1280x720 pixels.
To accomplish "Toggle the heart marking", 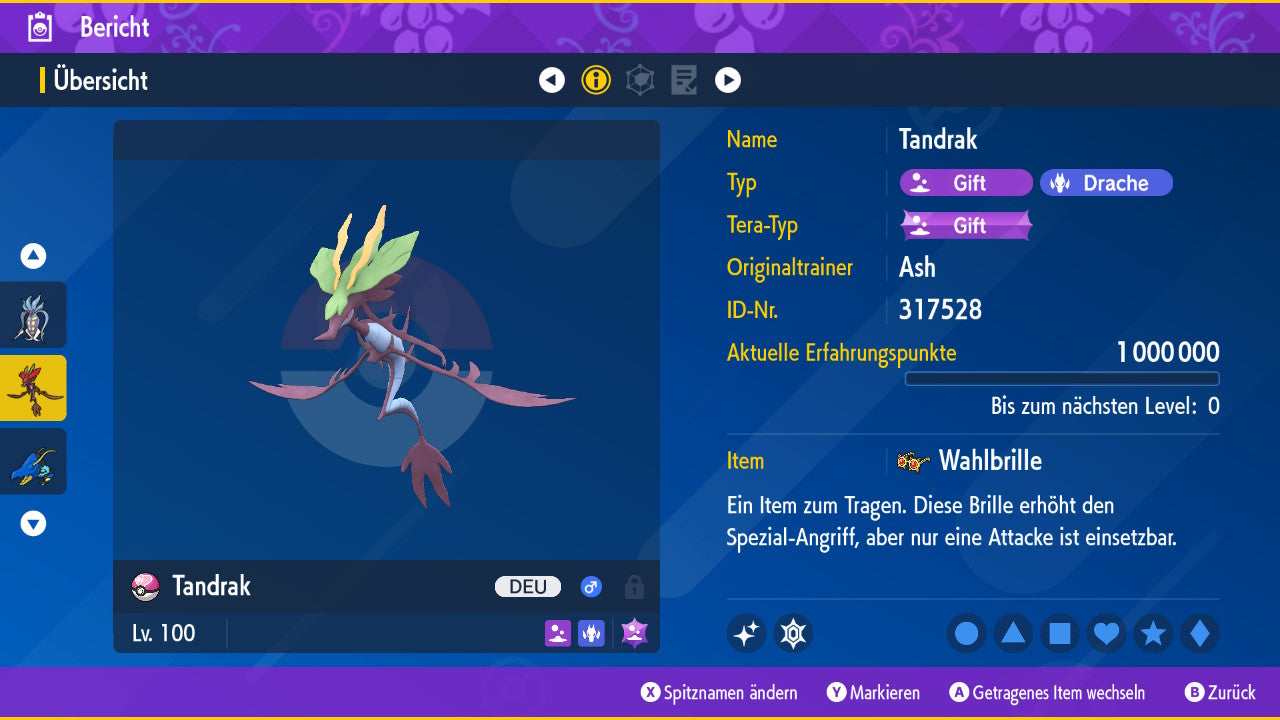I will [1106, 634].
